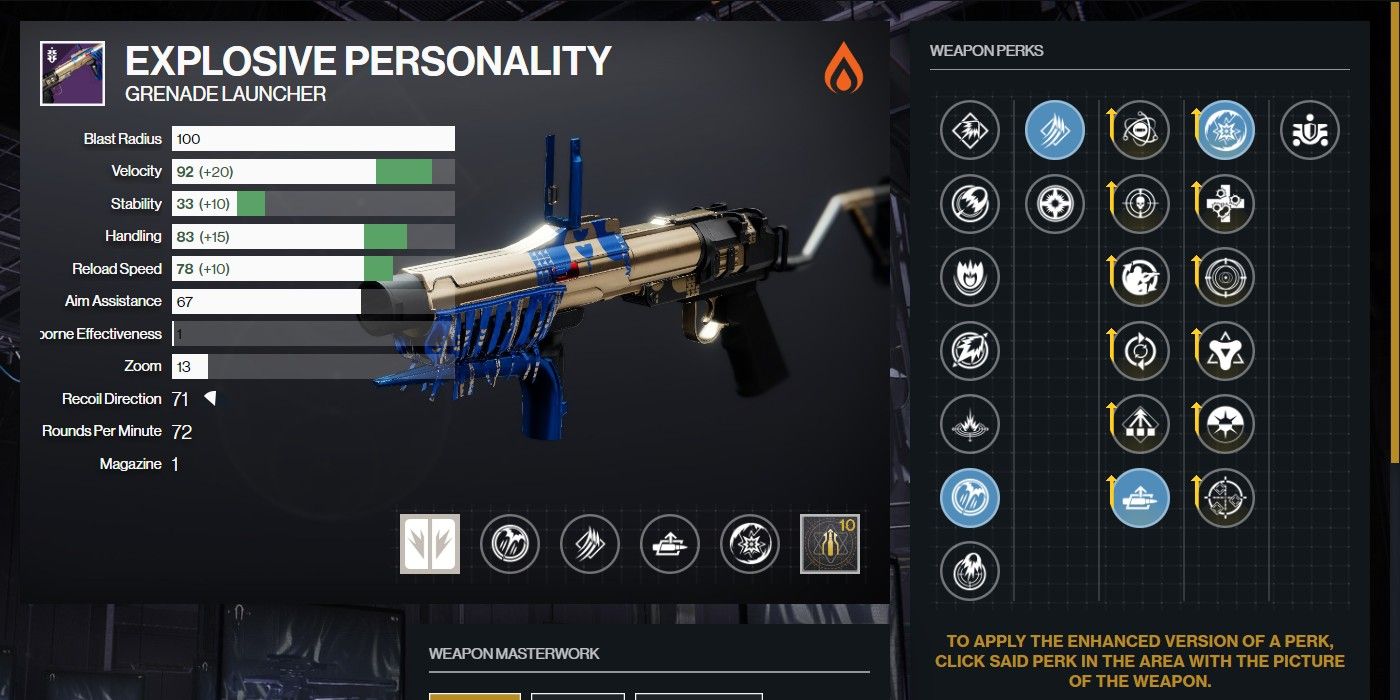The image size is (1400, 700).
Task: Choose the archer figure perk
Action: coord(1140,277)
